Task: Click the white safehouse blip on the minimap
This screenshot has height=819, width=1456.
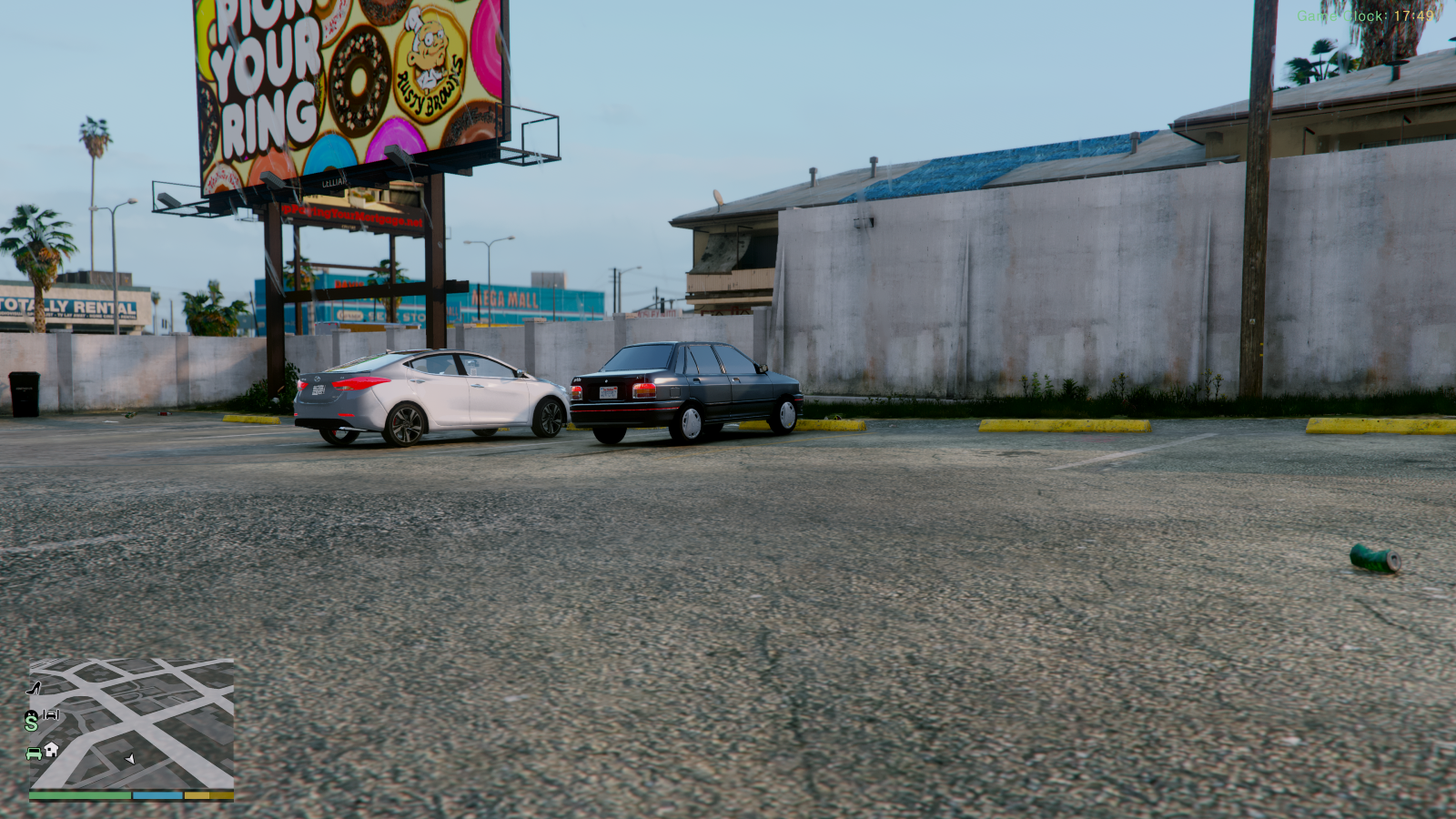Action: pos(51,750)
